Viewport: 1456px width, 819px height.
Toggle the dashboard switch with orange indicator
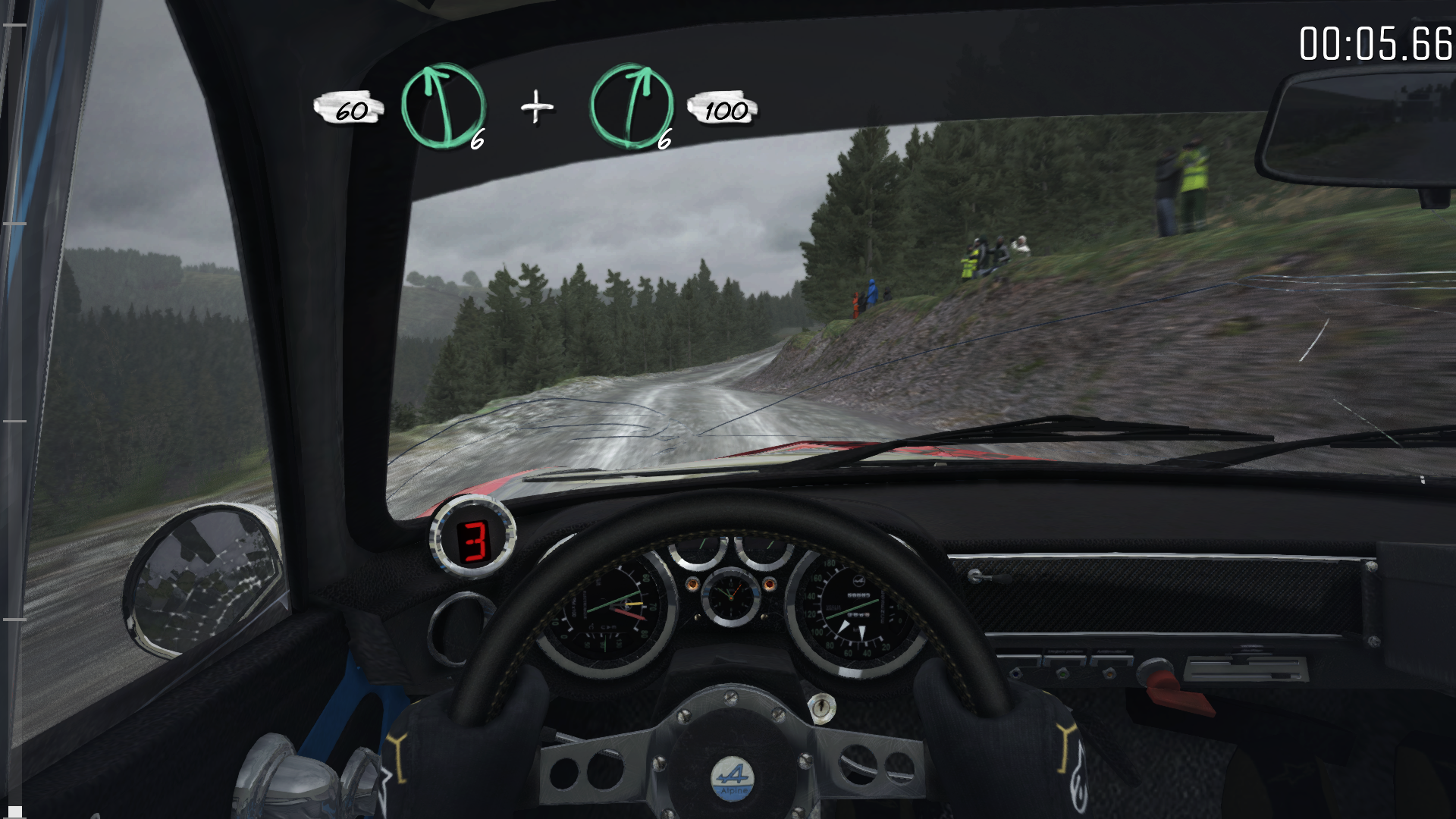(1109, 674)
